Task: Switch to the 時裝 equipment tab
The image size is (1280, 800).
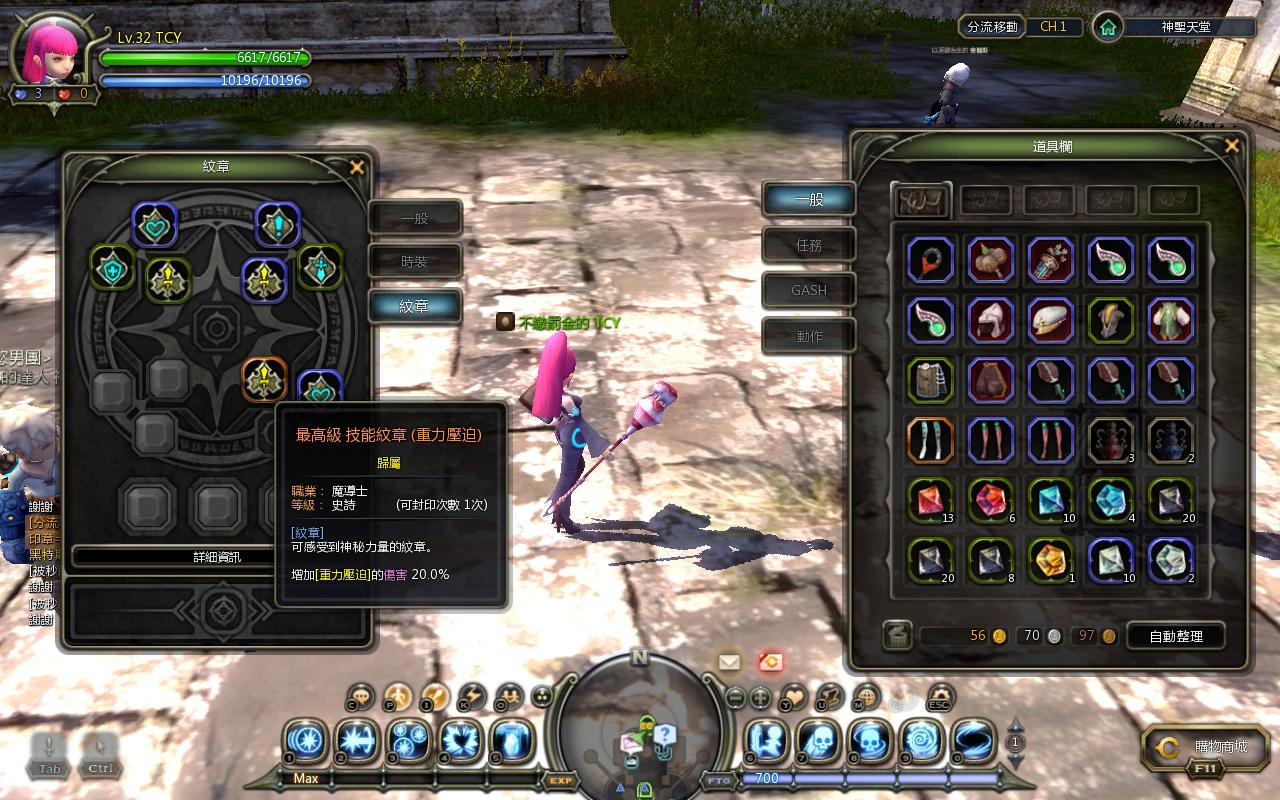Action: (415, 262)
